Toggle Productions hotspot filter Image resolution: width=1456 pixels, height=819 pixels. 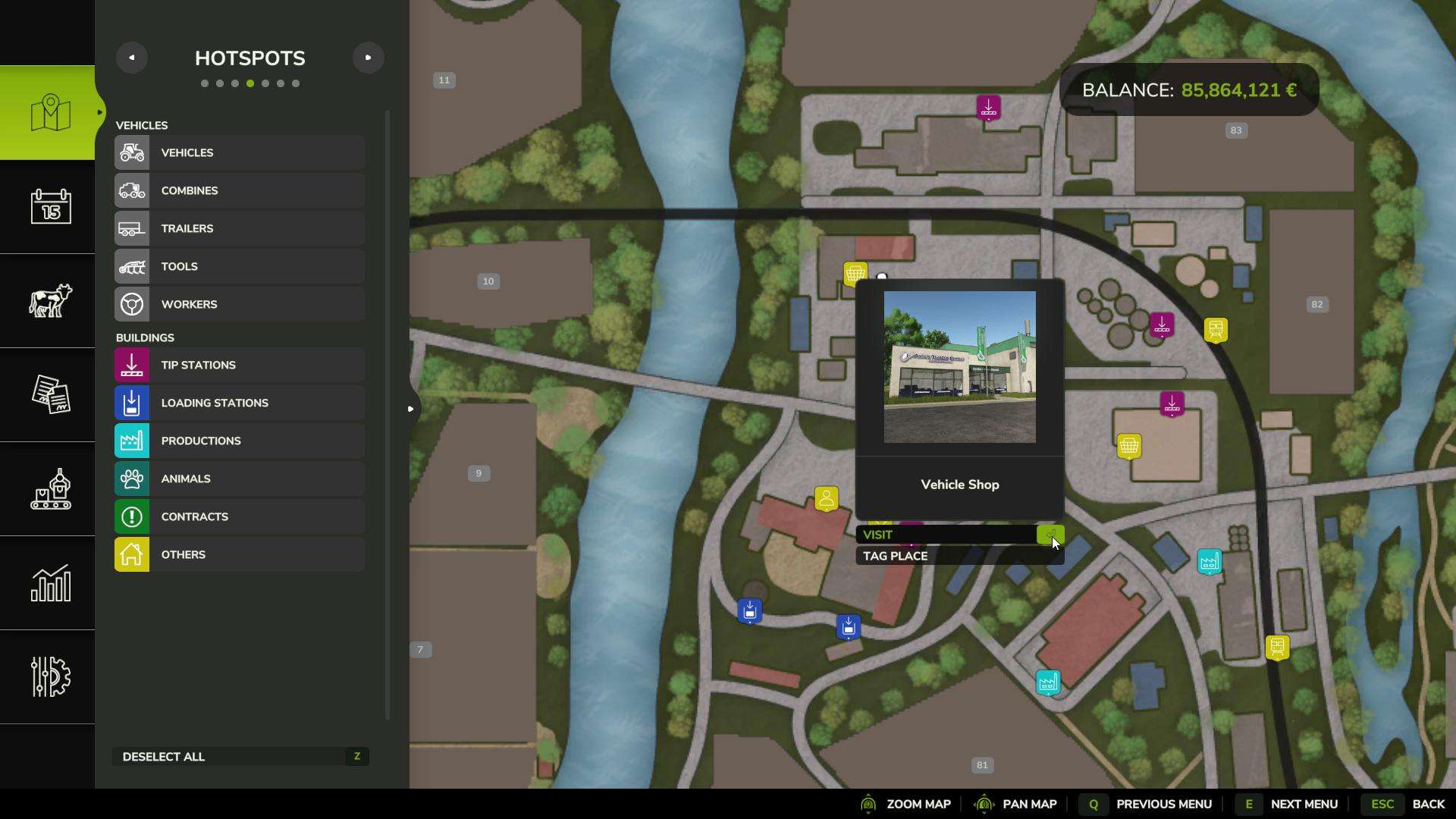240,441
